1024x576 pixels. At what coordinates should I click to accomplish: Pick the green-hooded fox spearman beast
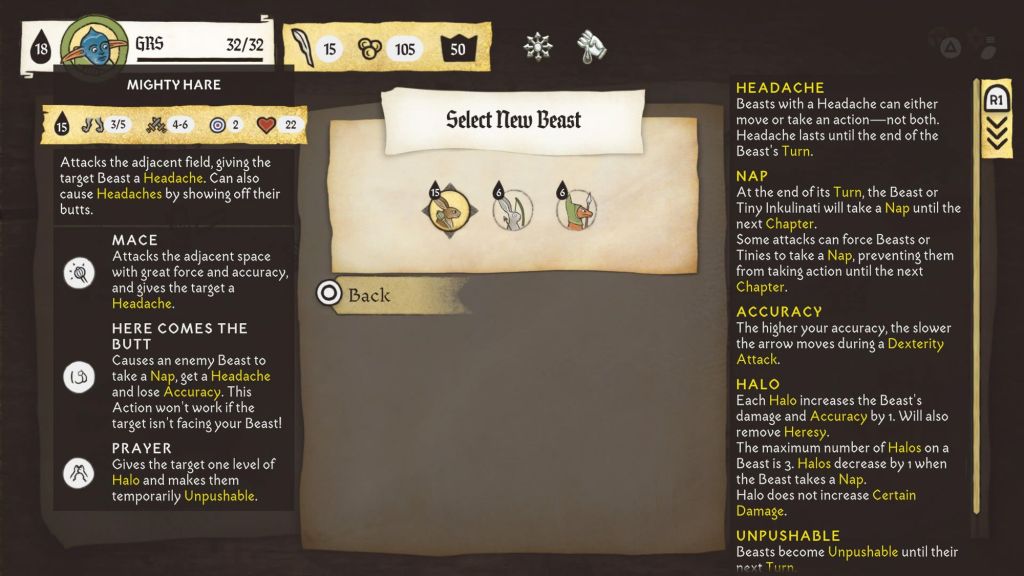click(577, 210)
